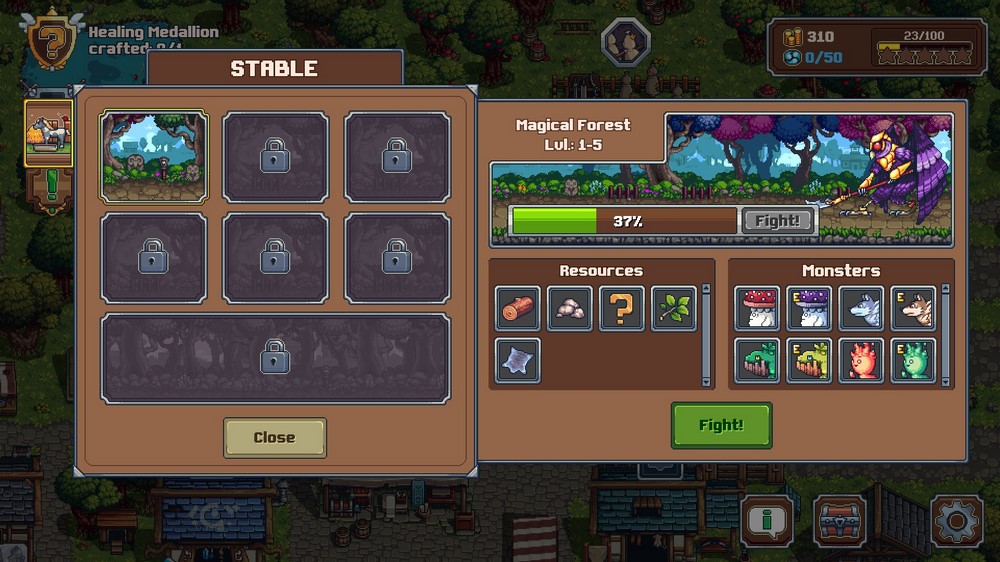The image size is (1000, 562).
Task: Open the green exclamation alert tab
Action: coord(49,187)
